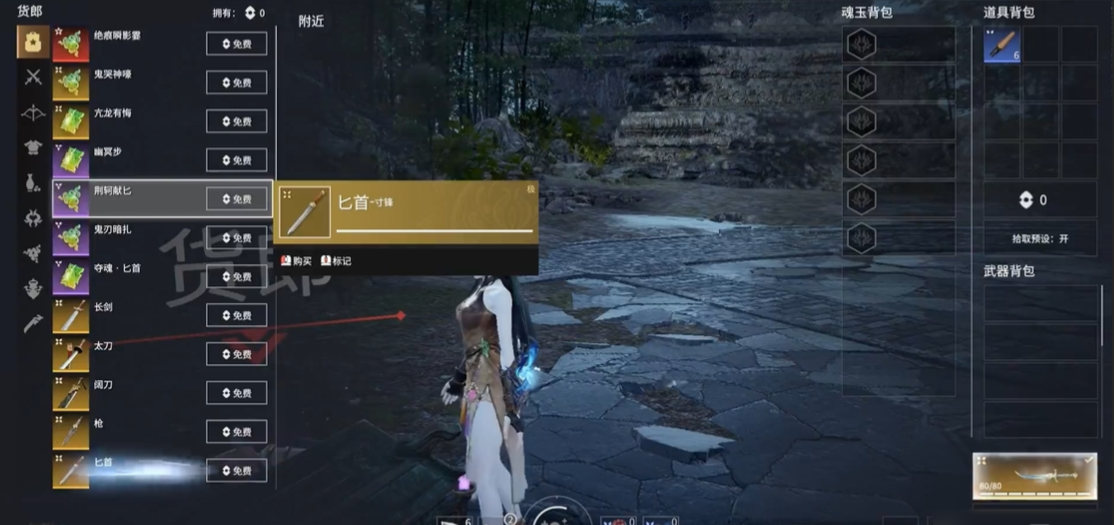1114x525 pixels.
Task: Click the 标记 mark option
Action: (336, 261)
